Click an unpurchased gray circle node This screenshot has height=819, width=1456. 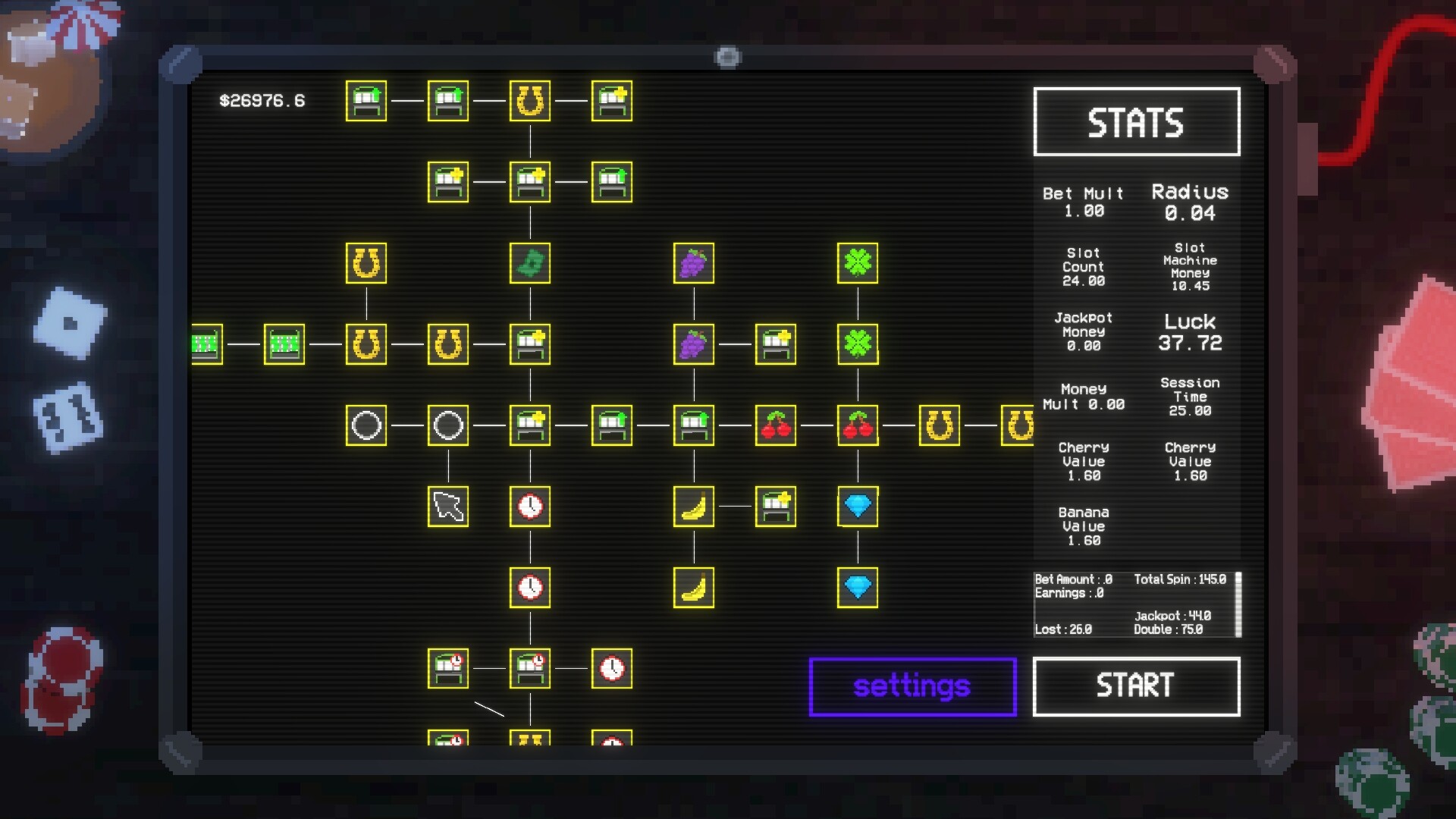(366, 425)
